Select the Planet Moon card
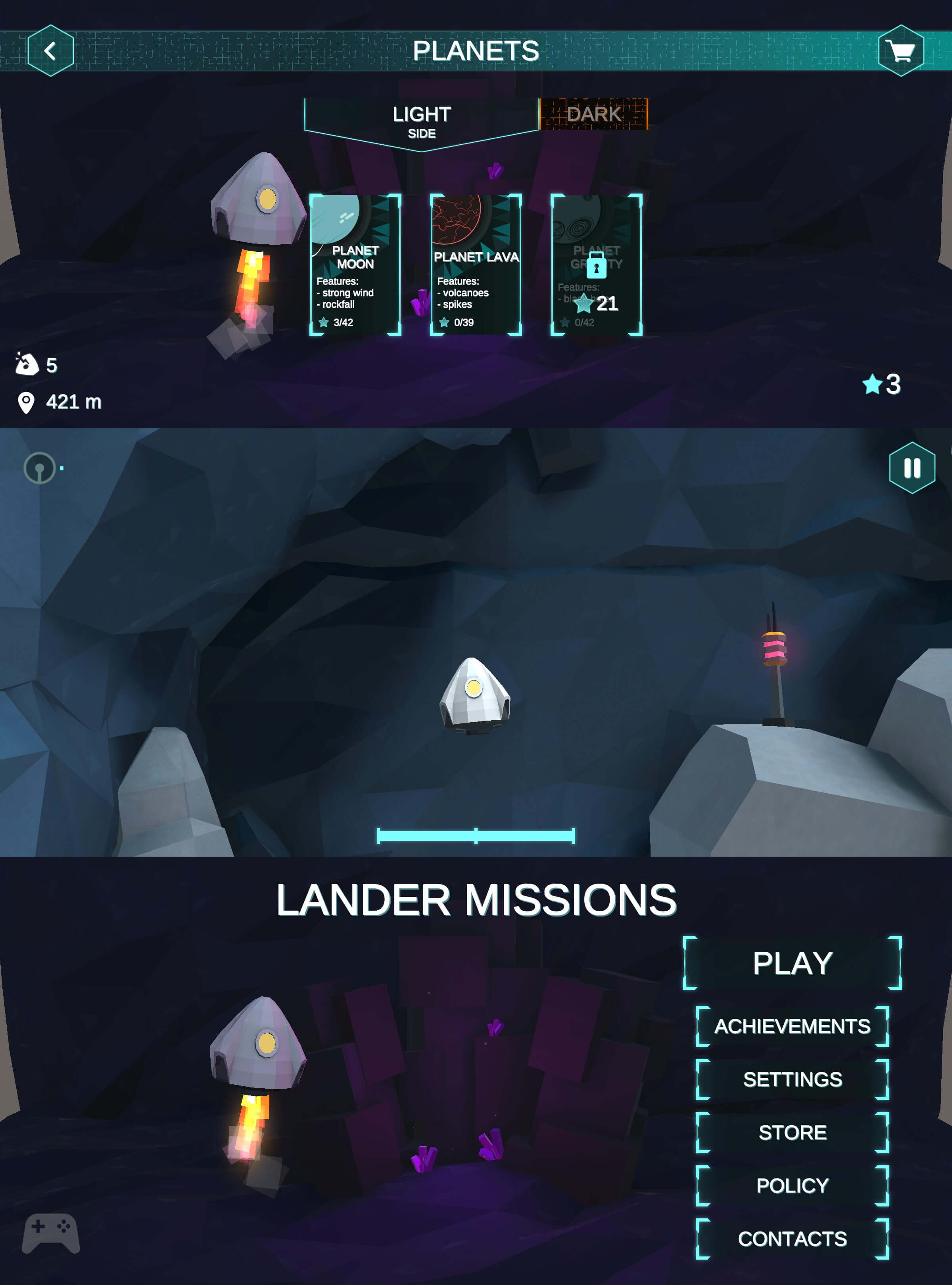Screen dimensions: 952x1285 point(355,265)
